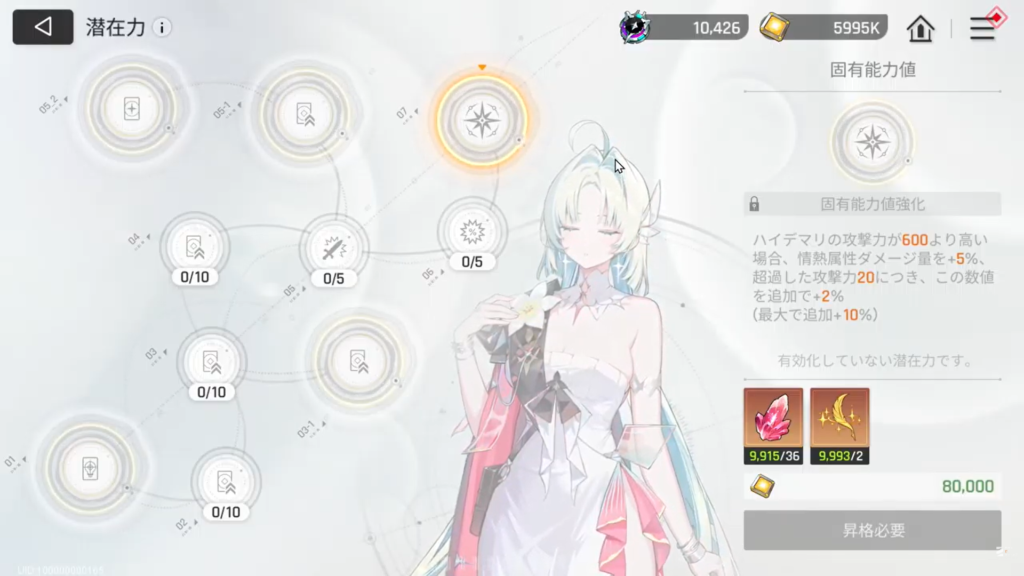Choose node 02 showing 0/10

[225, 482]
